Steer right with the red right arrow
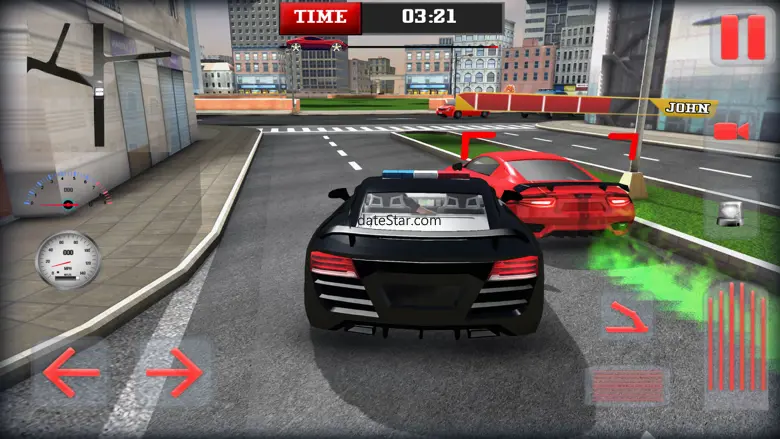Screen dimensions: 780x439 [x=175, y=374]
